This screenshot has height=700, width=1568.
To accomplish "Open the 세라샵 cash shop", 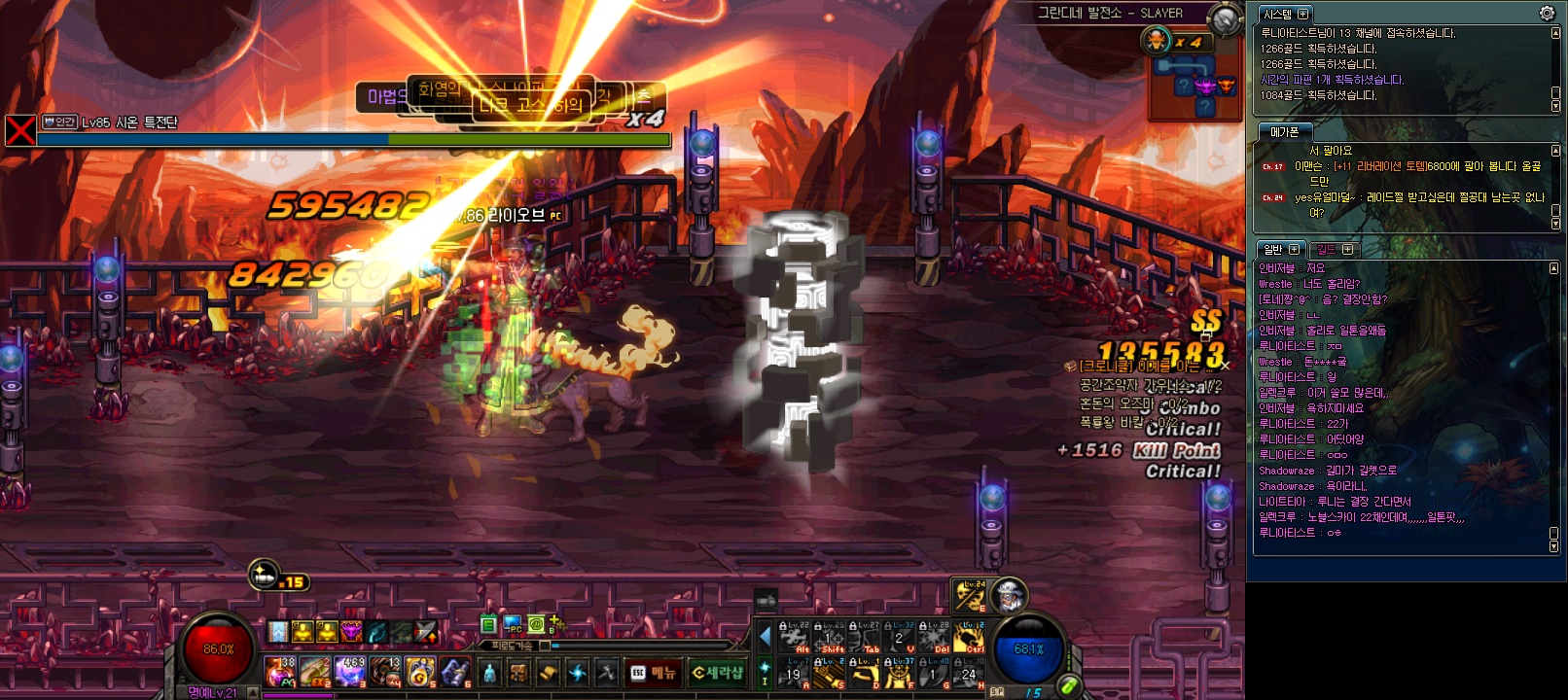I will (x=717, y=673).
